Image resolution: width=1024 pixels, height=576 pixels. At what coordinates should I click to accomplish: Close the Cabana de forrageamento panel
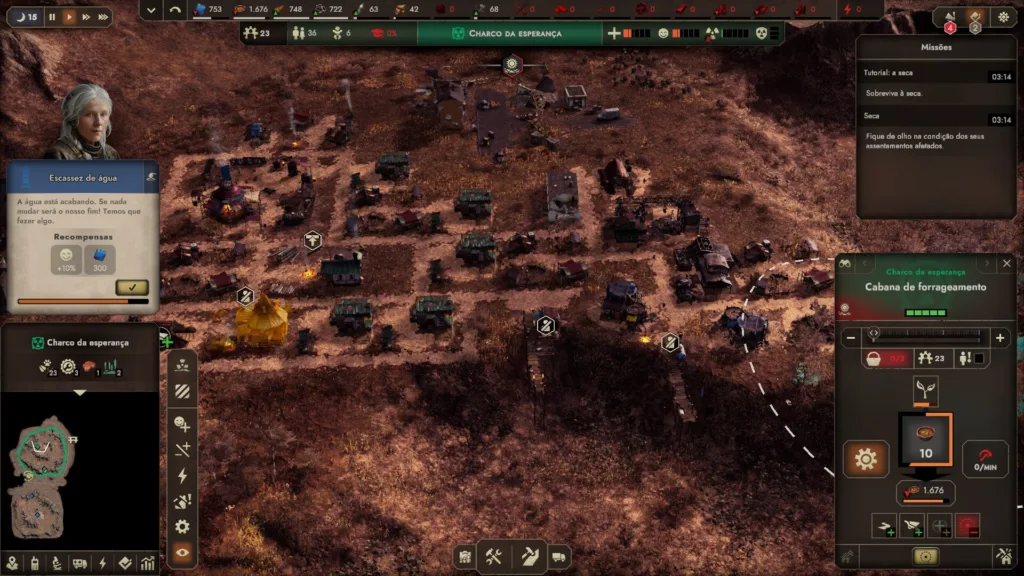1006,263
